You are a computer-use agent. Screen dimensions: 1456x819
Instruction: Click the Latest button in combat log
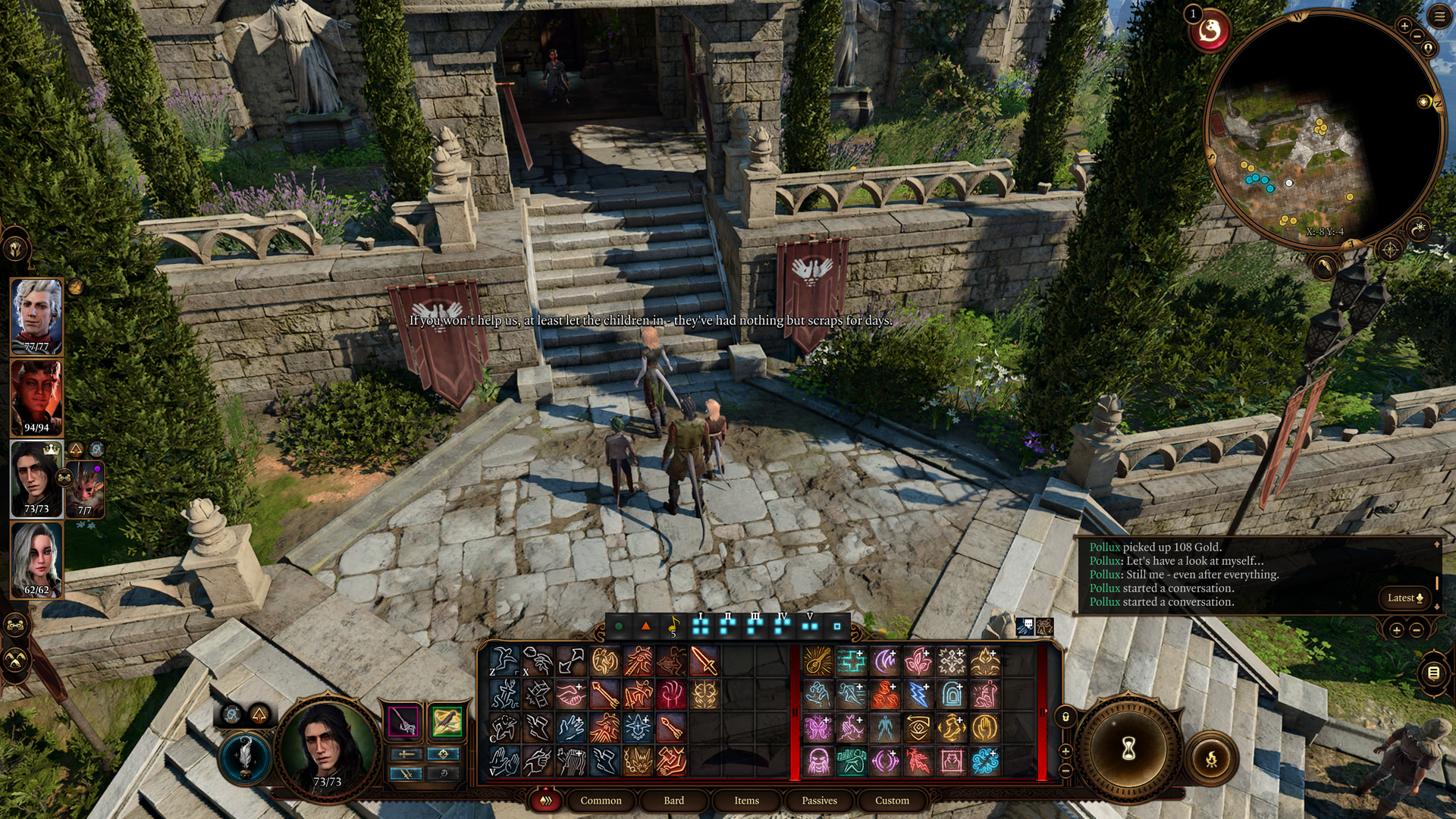pyautogui.click(x=1404, y=598)
